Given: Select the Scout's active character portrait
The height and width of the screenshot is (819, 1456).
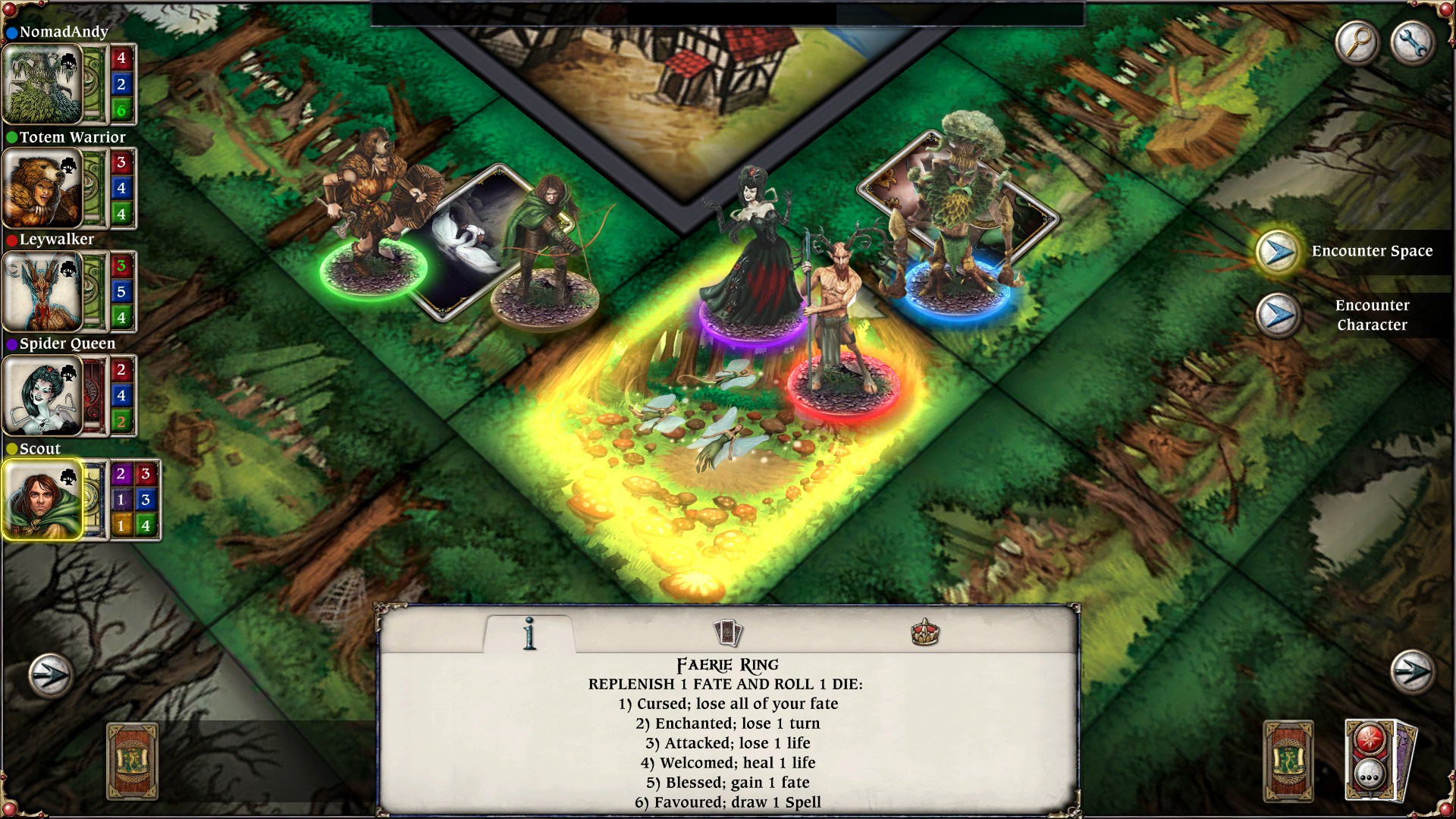Looking at the screenshot, I should 42,500.
